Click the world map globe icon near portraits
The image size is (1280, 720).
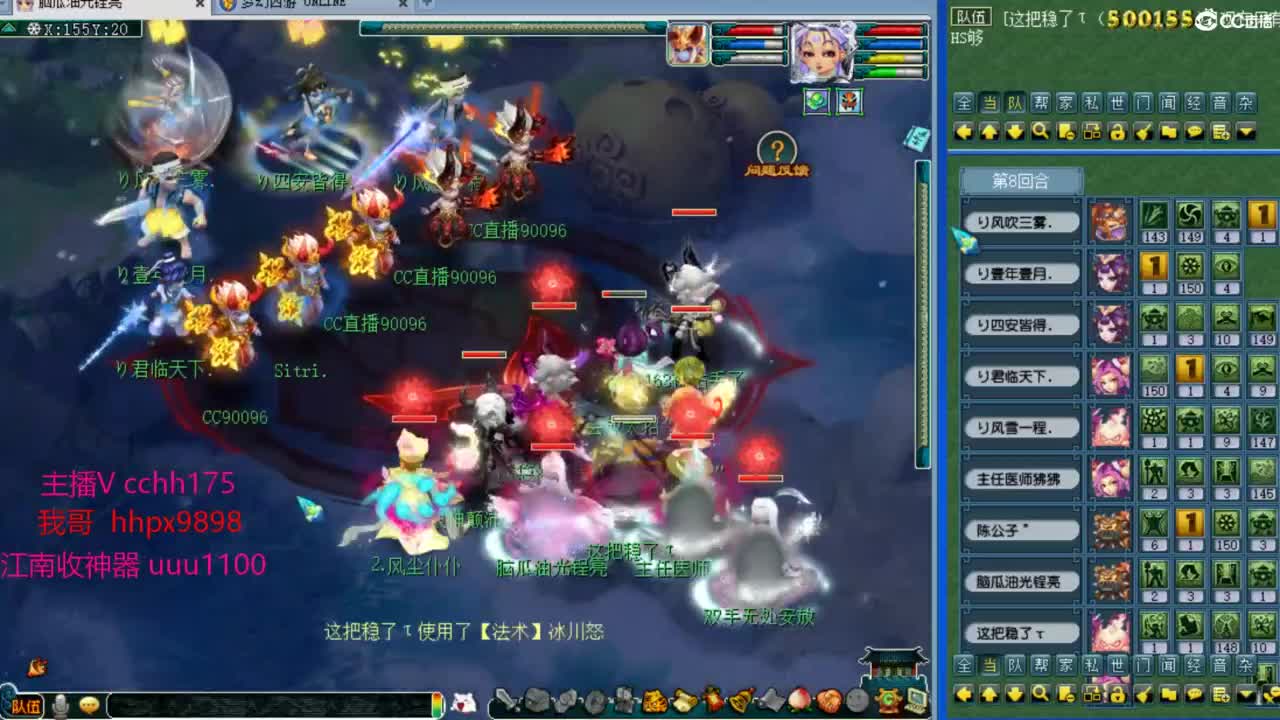[817, 102]
